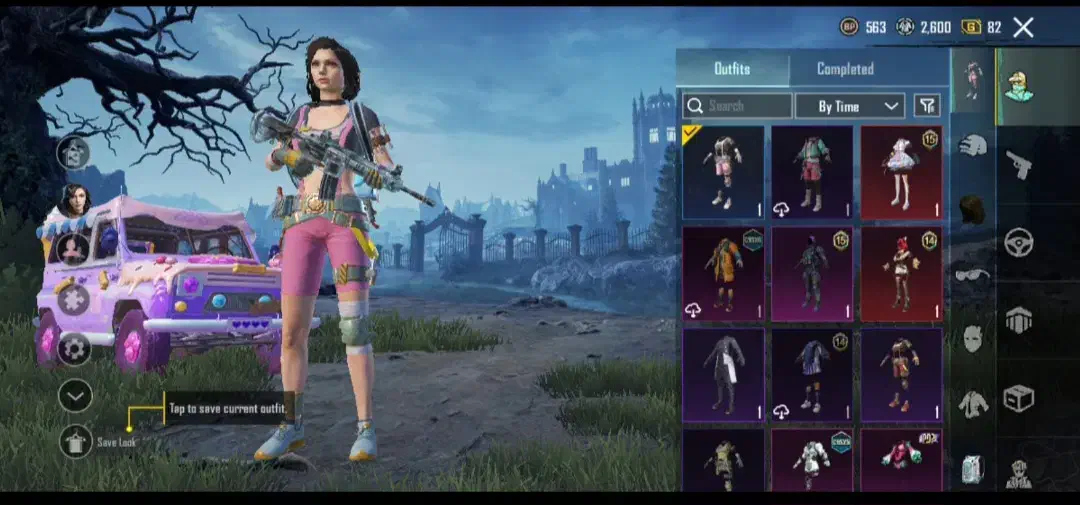Pick the orange robe outfit tile
This screenshot has height=505, width=1080.
pos(723,273)
